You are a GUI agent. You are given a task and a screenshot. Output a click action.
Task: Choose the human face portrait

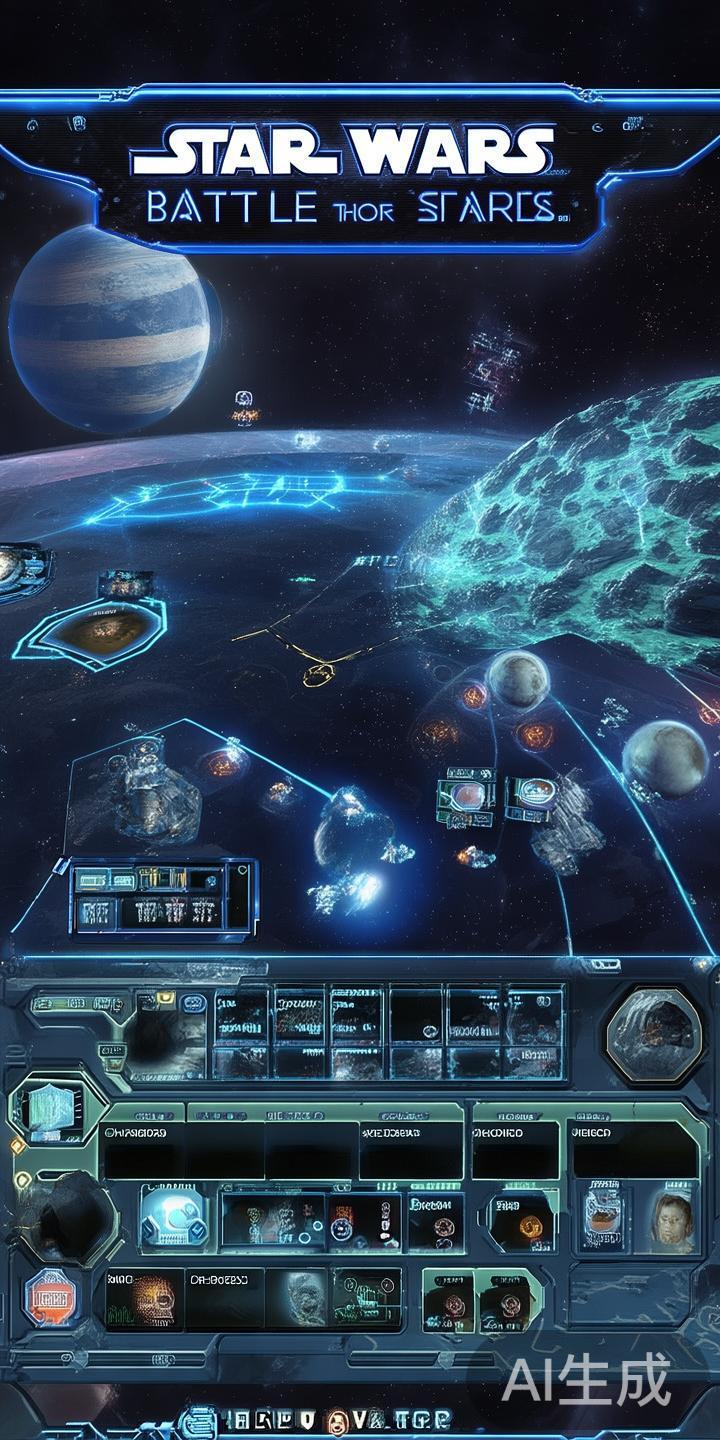pos(672,1220)
